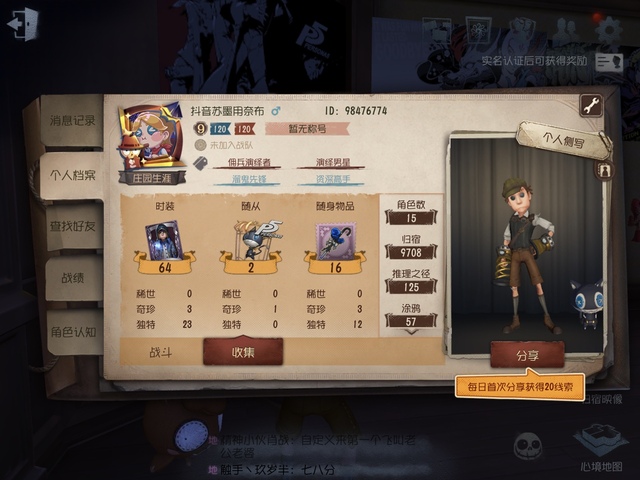The width and height of the screenshot is (640, 480).
Task: Switch to the 消息记录 tab
Action: click(x=73, y=121)
